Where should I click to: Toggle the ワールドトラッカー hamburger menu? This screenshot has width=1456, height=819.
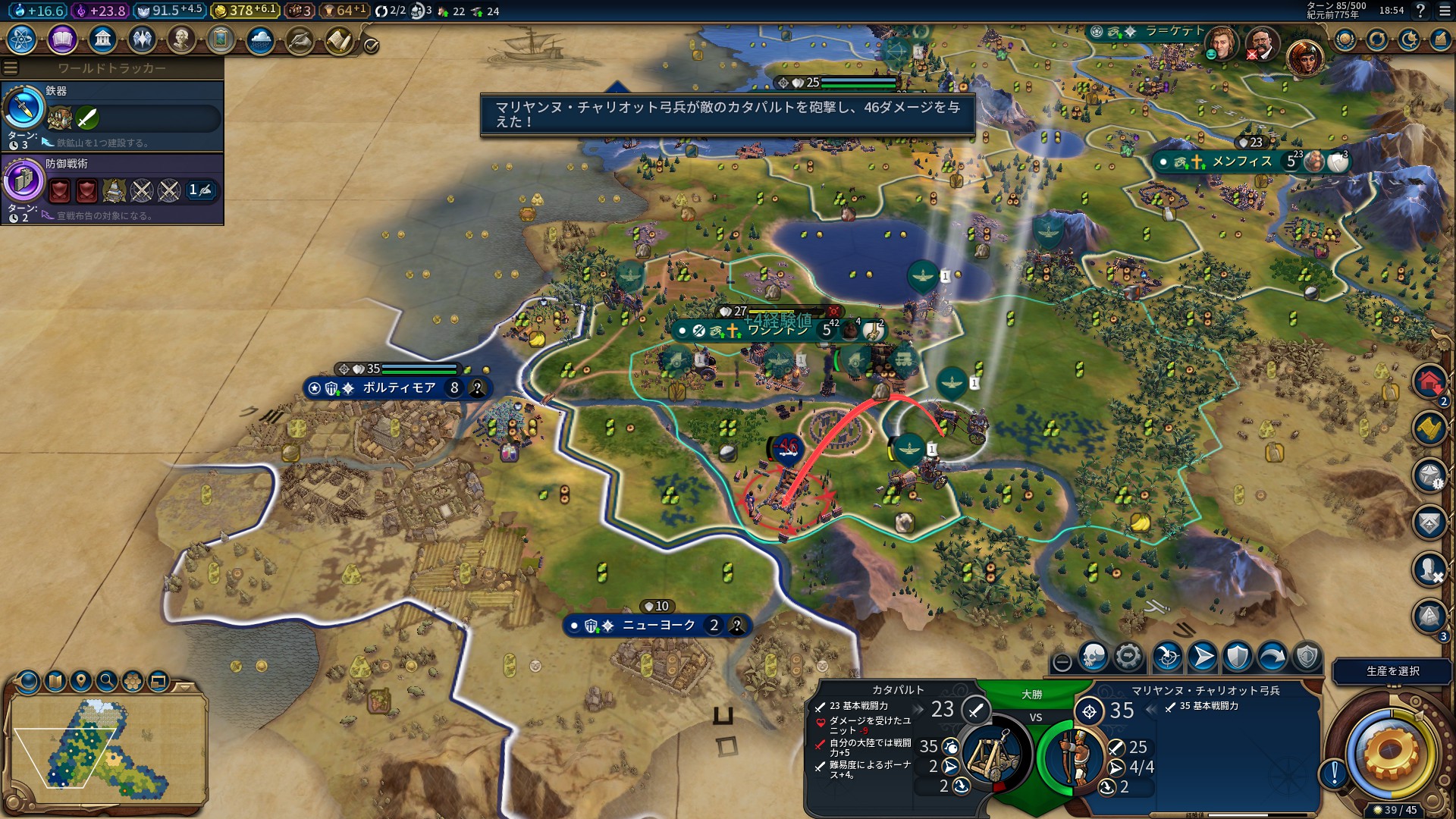click(x=11, y=68)
